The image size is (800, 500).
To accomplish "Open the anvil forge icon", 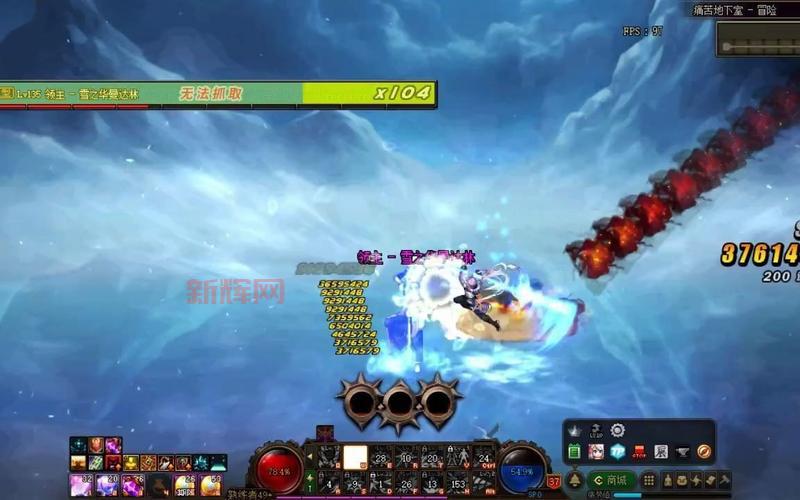I will click(683, 452).
